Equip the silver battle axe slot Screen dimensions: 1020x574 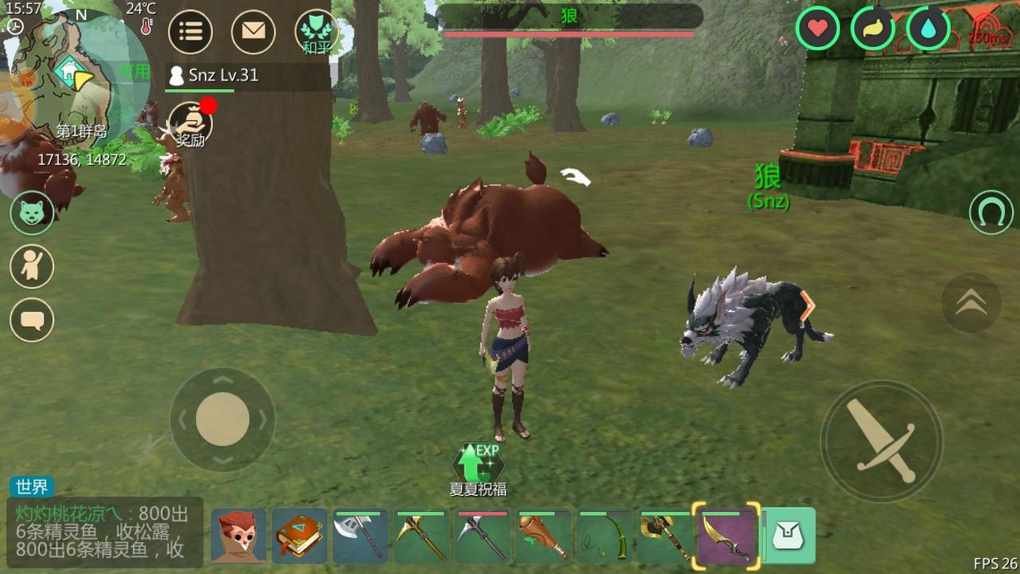click(360, 536)
